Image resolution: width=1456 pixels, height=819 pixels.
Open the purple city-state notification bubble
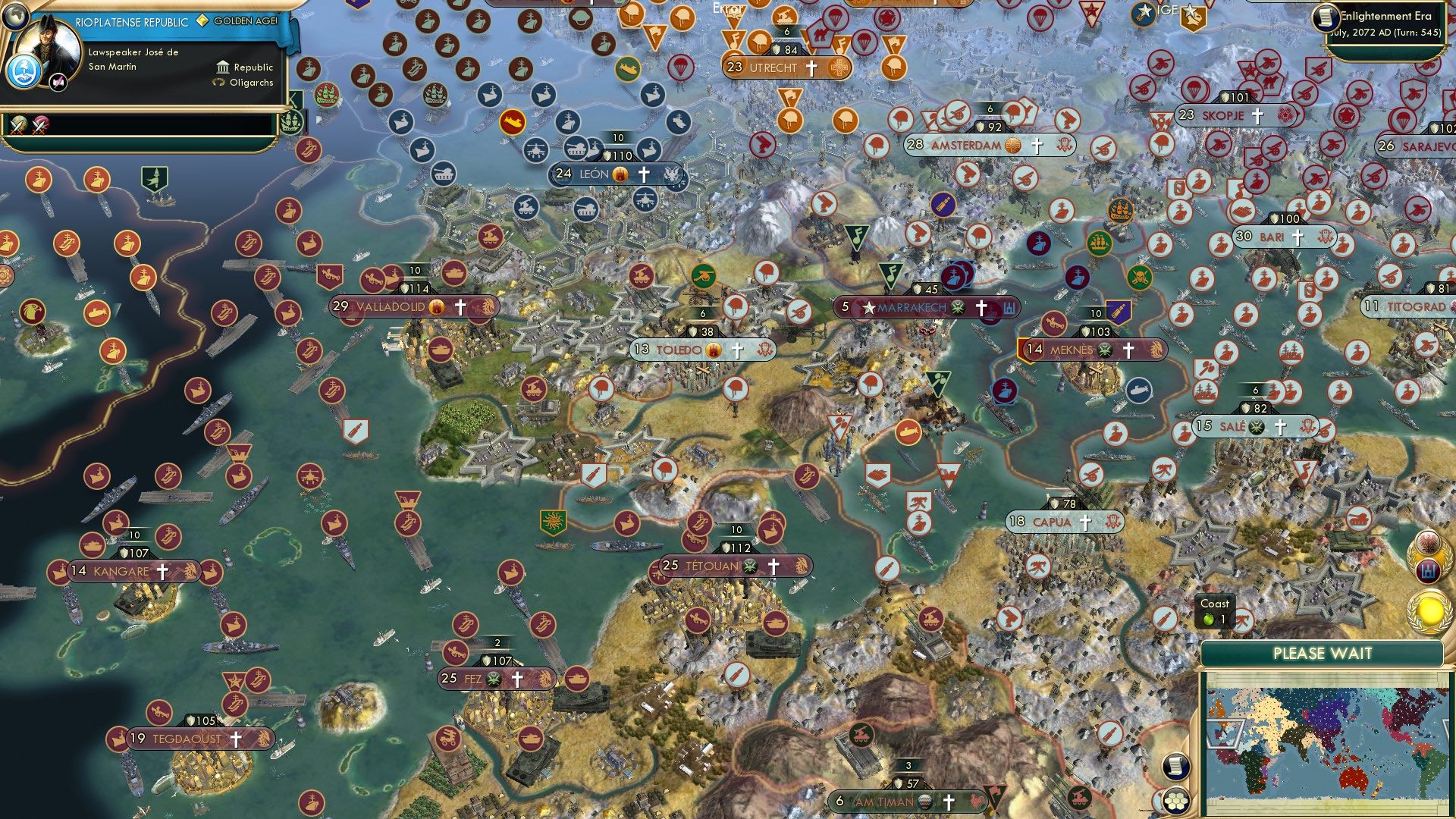tap(1428, 571)
